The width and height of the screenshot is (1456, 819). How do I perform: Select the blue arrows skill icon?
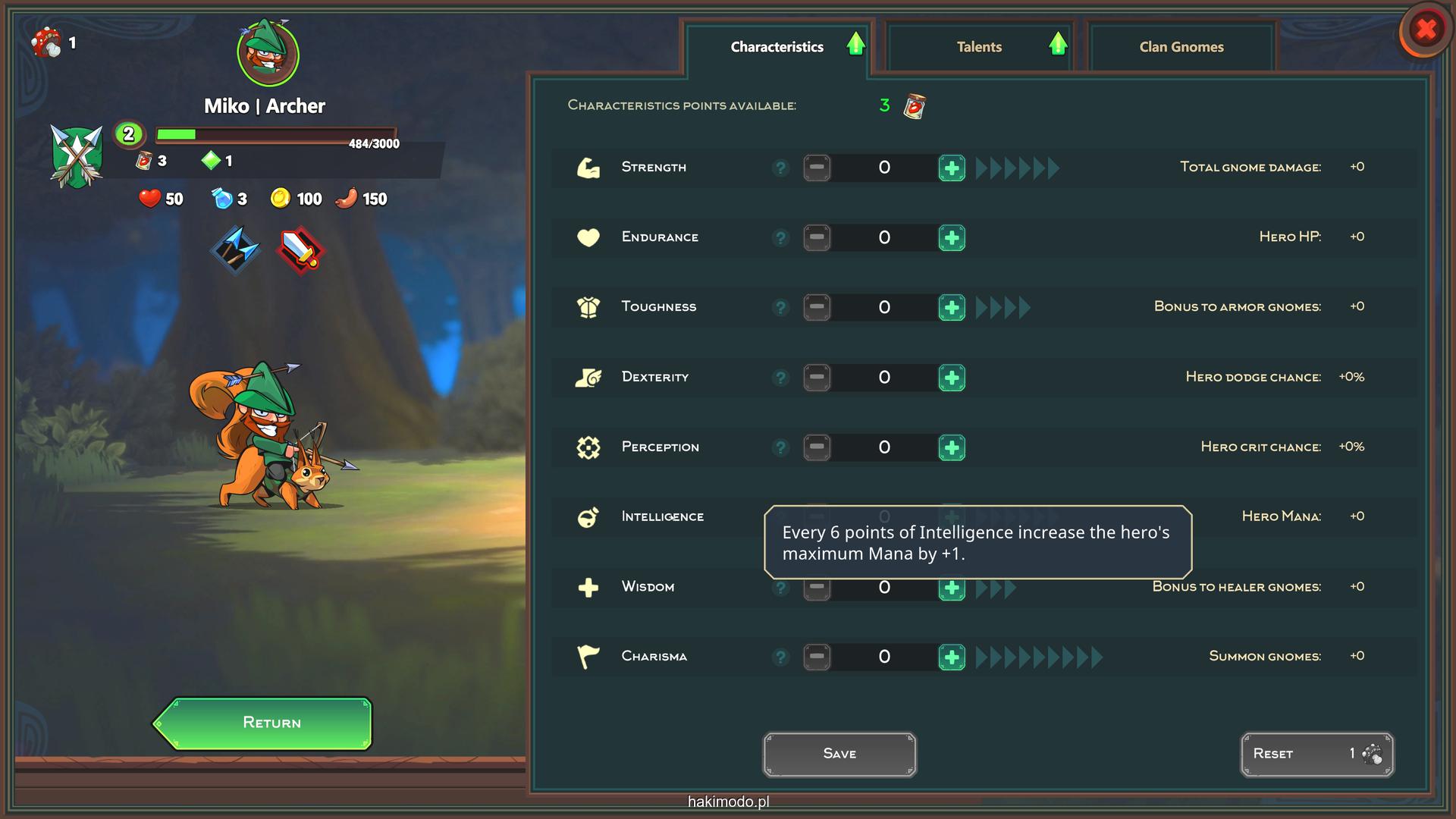pos(235,249)
